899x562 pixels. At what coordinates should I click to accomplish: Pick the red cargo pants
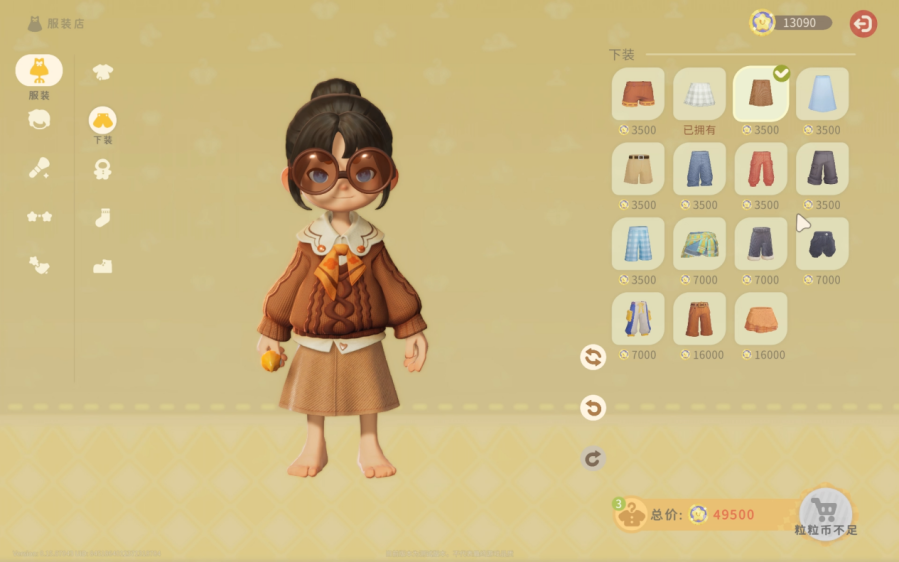(761, 169)
